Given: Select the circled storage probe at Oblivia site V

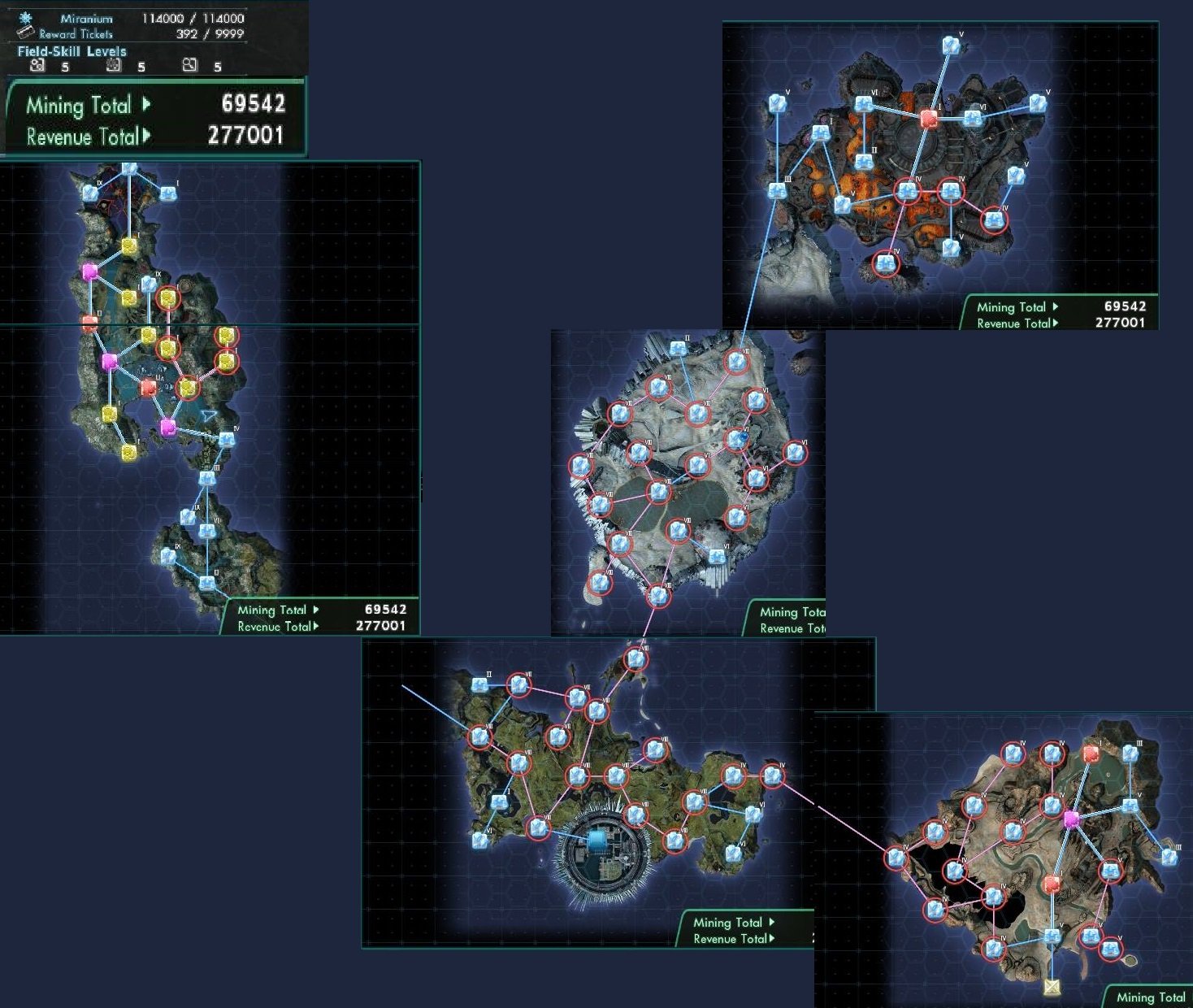Looking at the screenshot, I should [1110, 872].
